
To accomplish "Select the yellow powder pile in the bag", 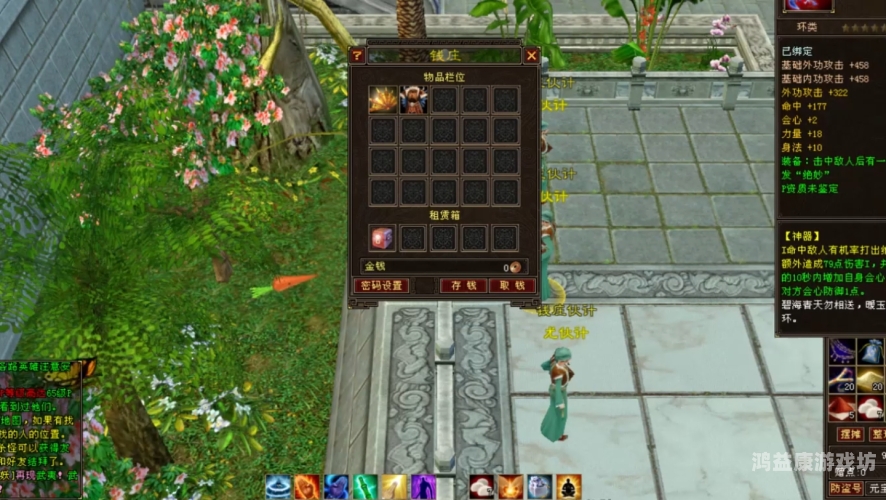I will point(871,381).
